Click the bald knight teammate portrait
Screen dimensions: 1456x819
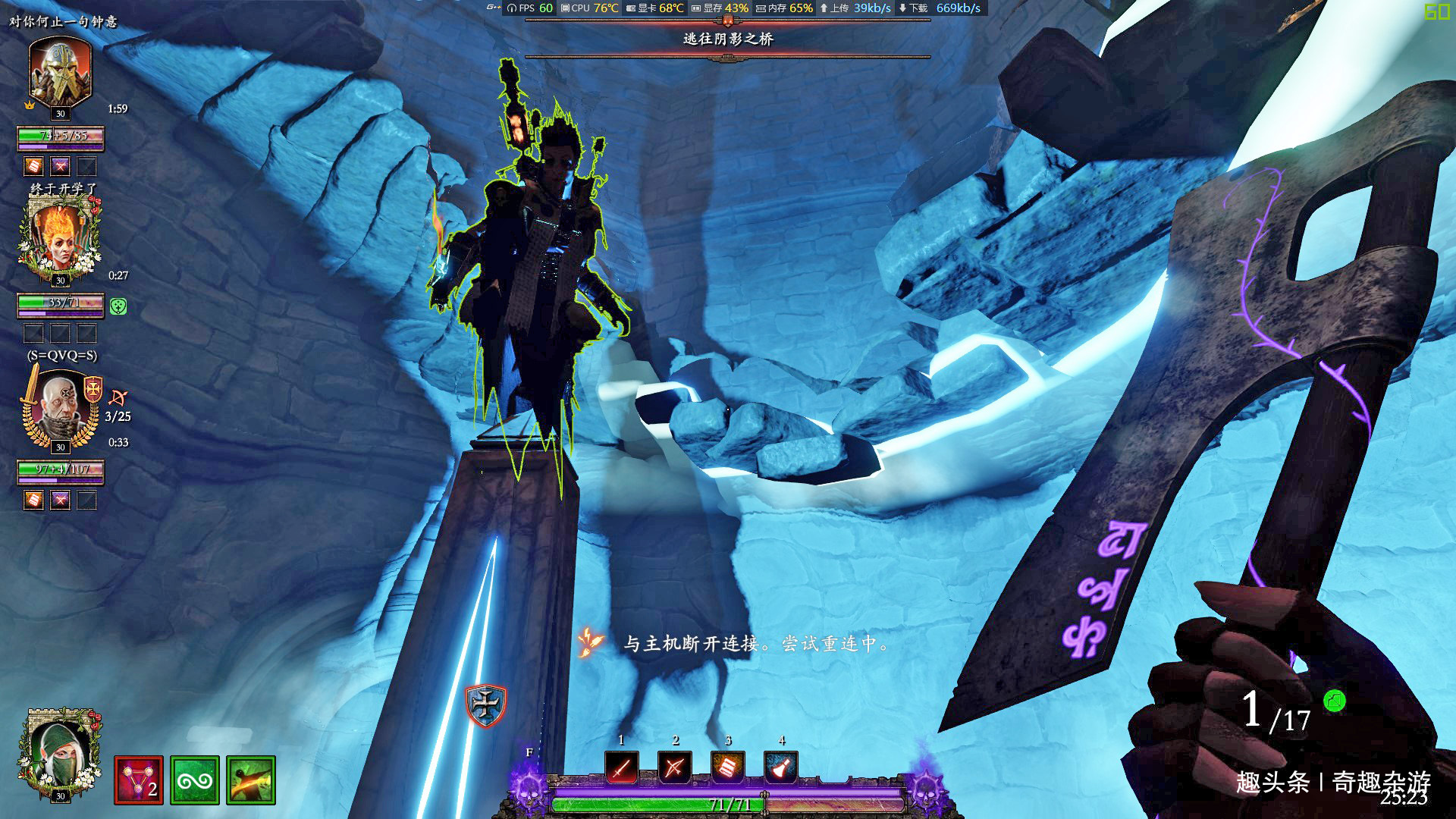[x=60, y=407]
